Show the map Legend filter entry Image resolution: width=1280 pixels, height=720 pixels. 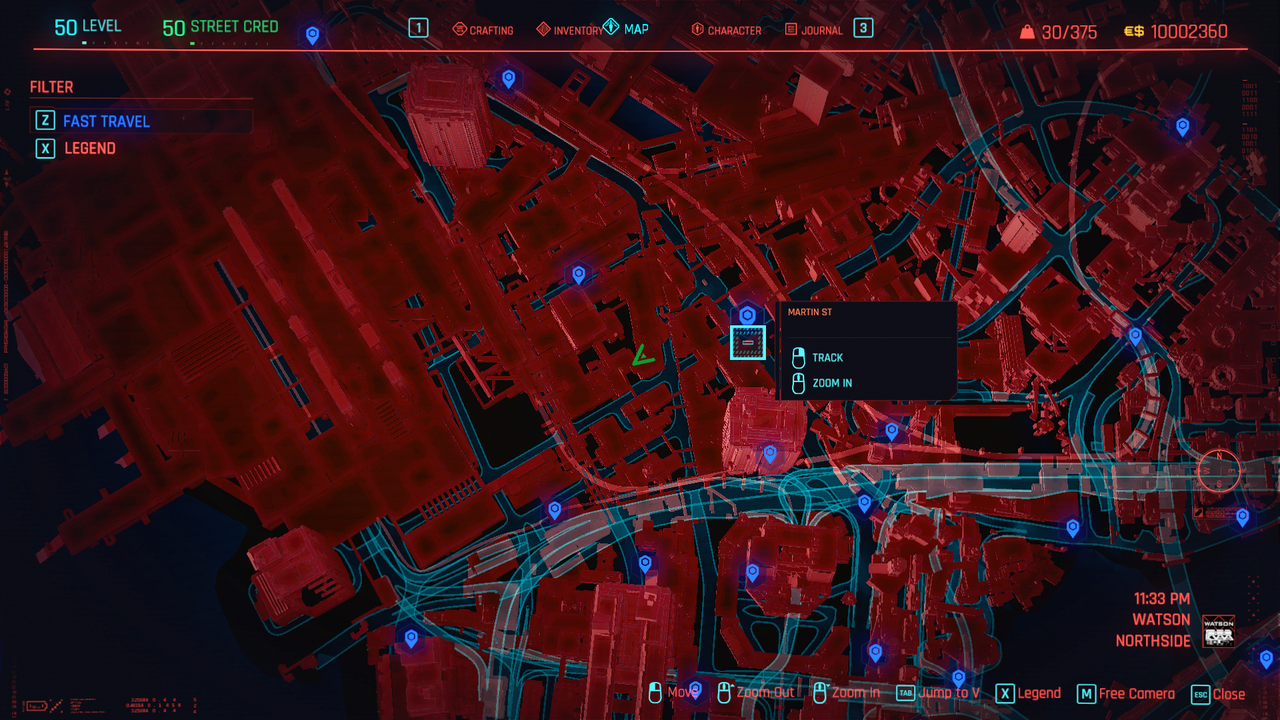90,148
